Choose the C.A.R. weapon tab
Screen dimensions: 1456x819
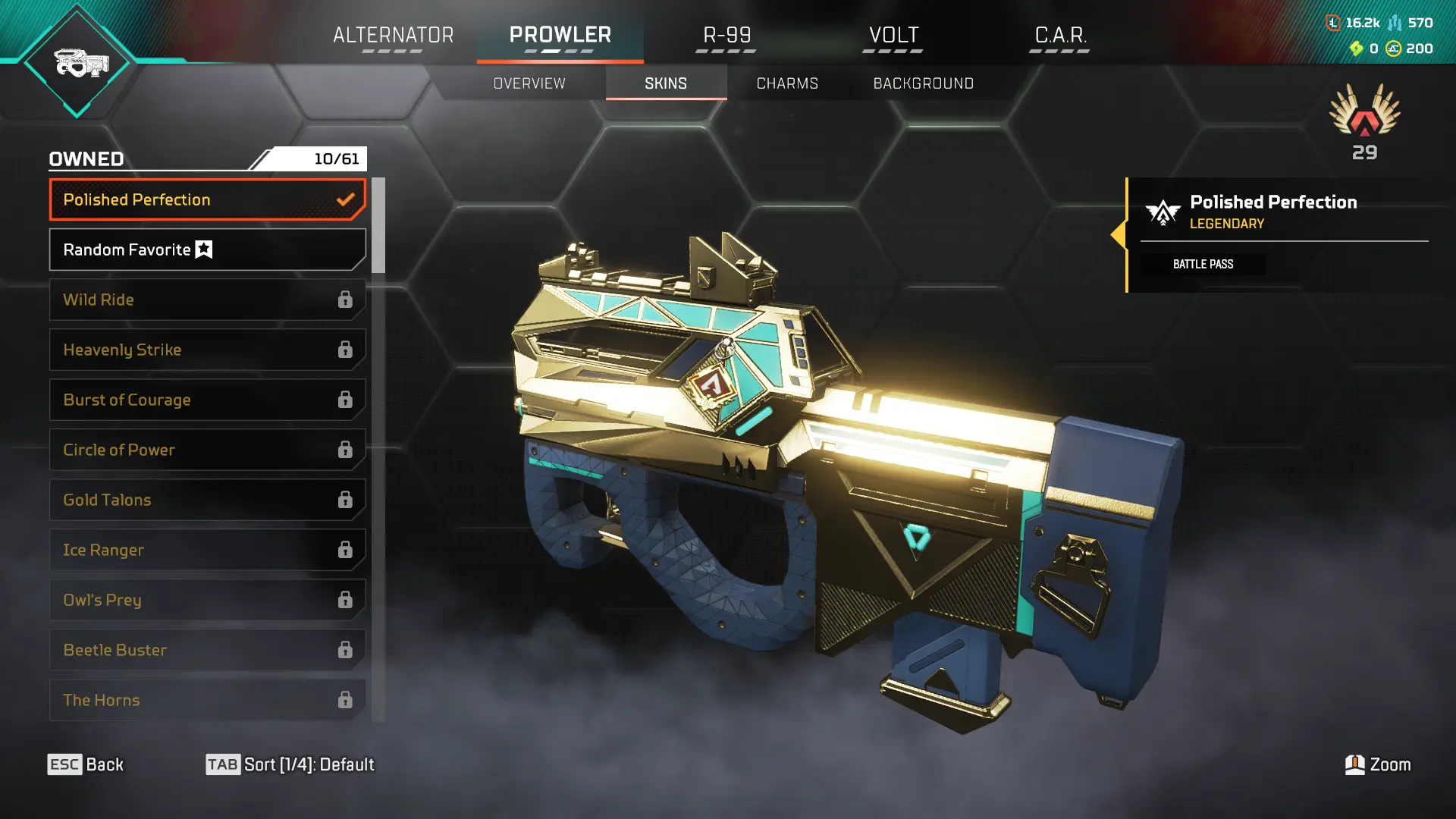point(1060,36)
